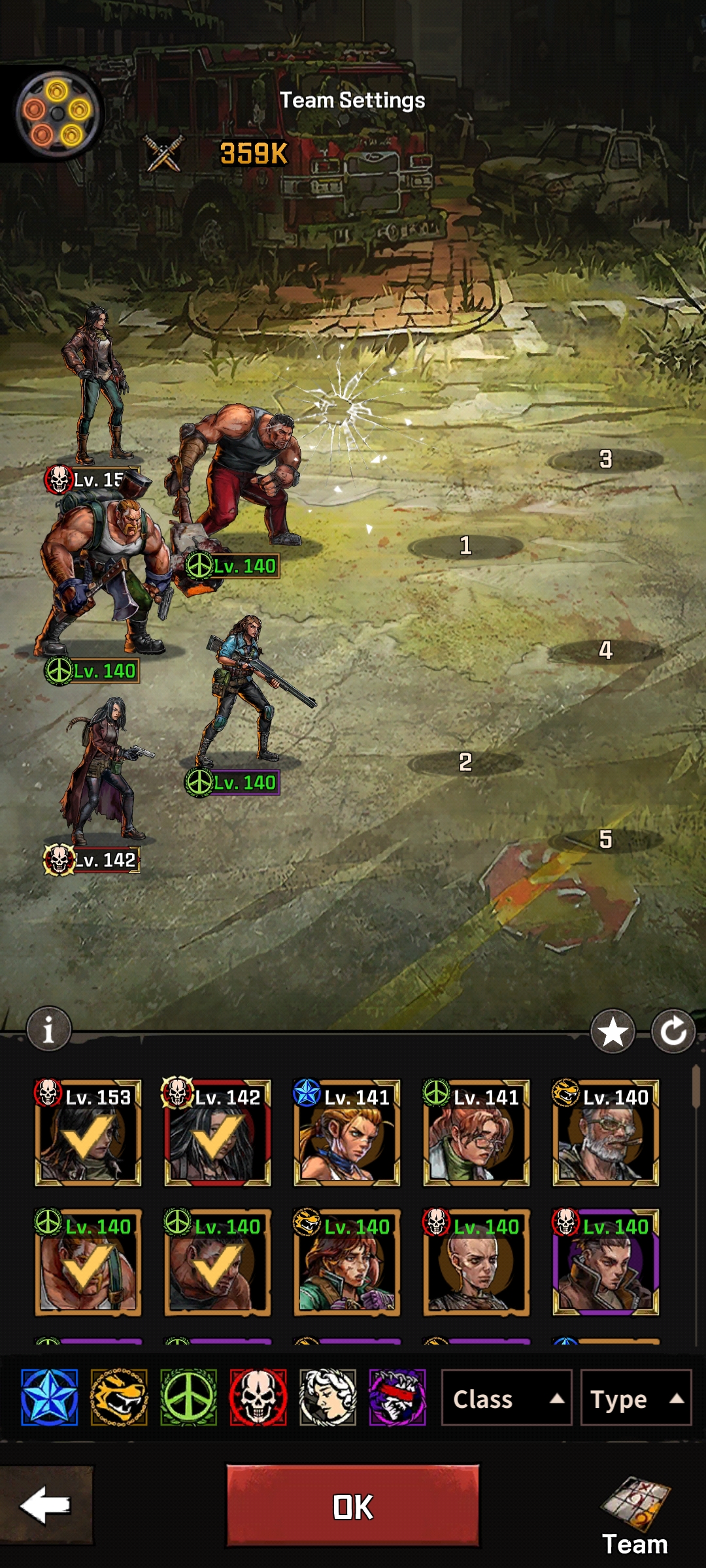Filter heroes by red skull faction

[258, 1397]
